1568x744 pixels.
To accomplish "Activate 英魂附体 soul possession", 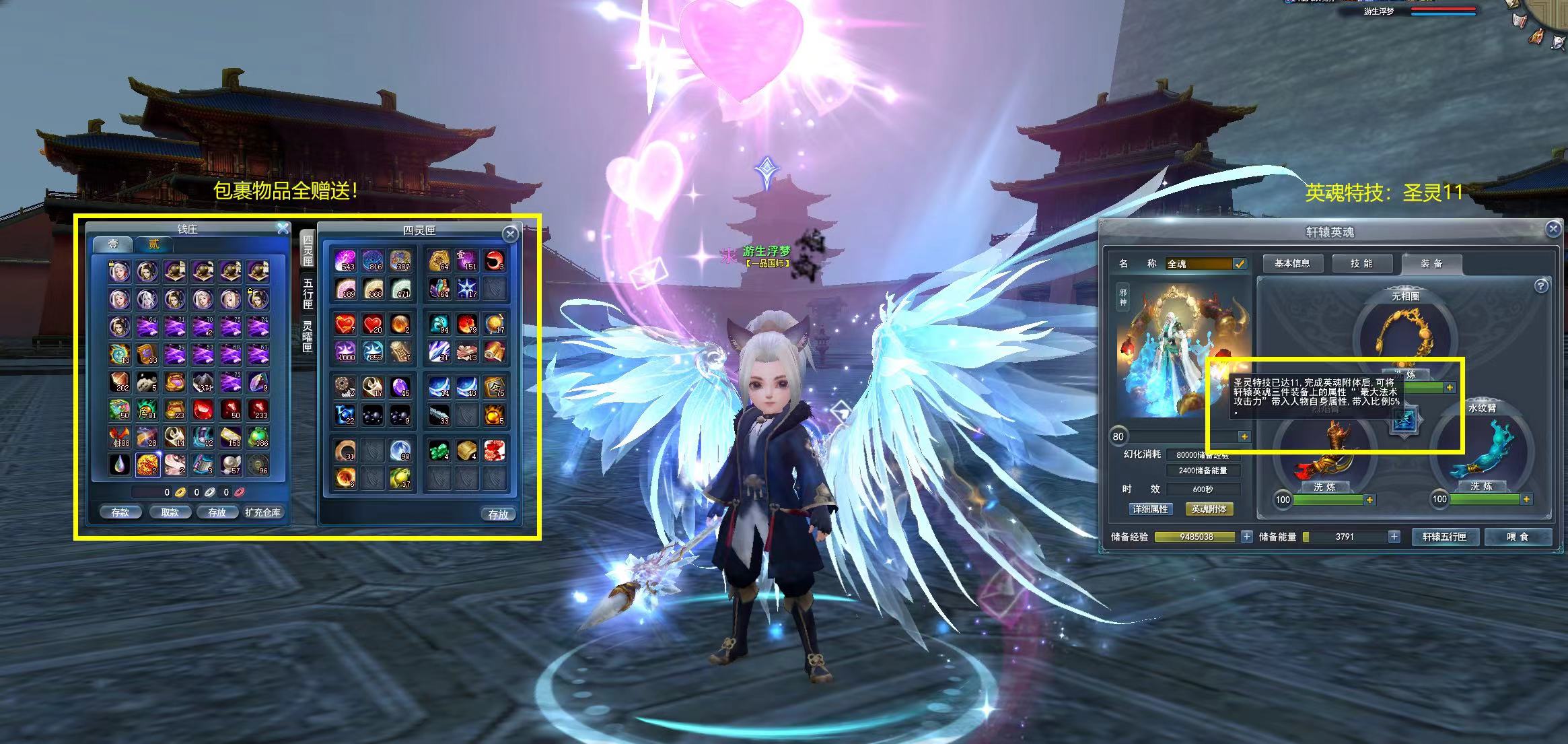I will (x=1209, y=509).
